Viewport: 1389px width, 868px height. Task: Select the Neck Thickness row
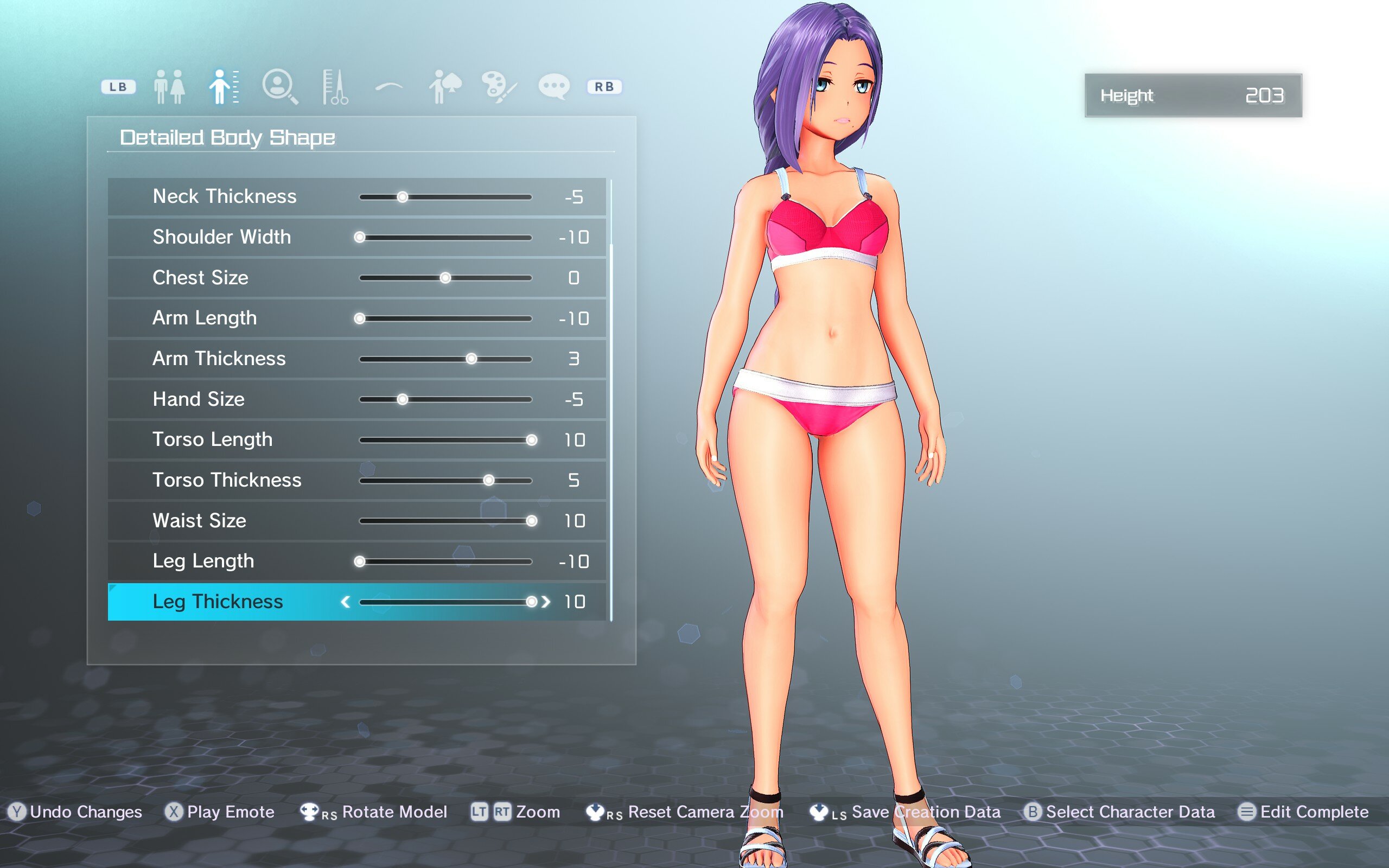point(356,197)
